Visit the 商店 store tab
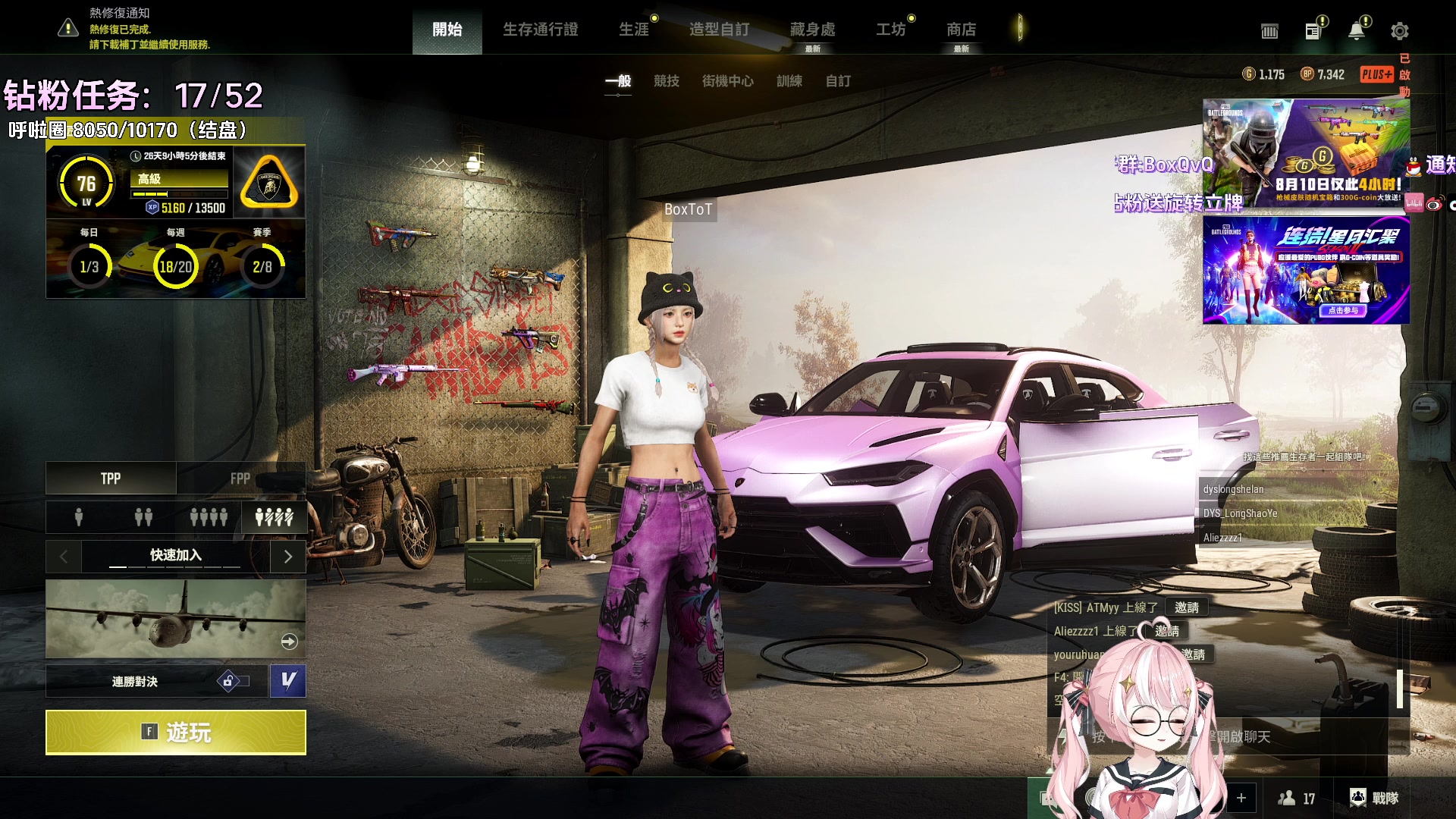The image size is (1456, 819). click(961, 30)
